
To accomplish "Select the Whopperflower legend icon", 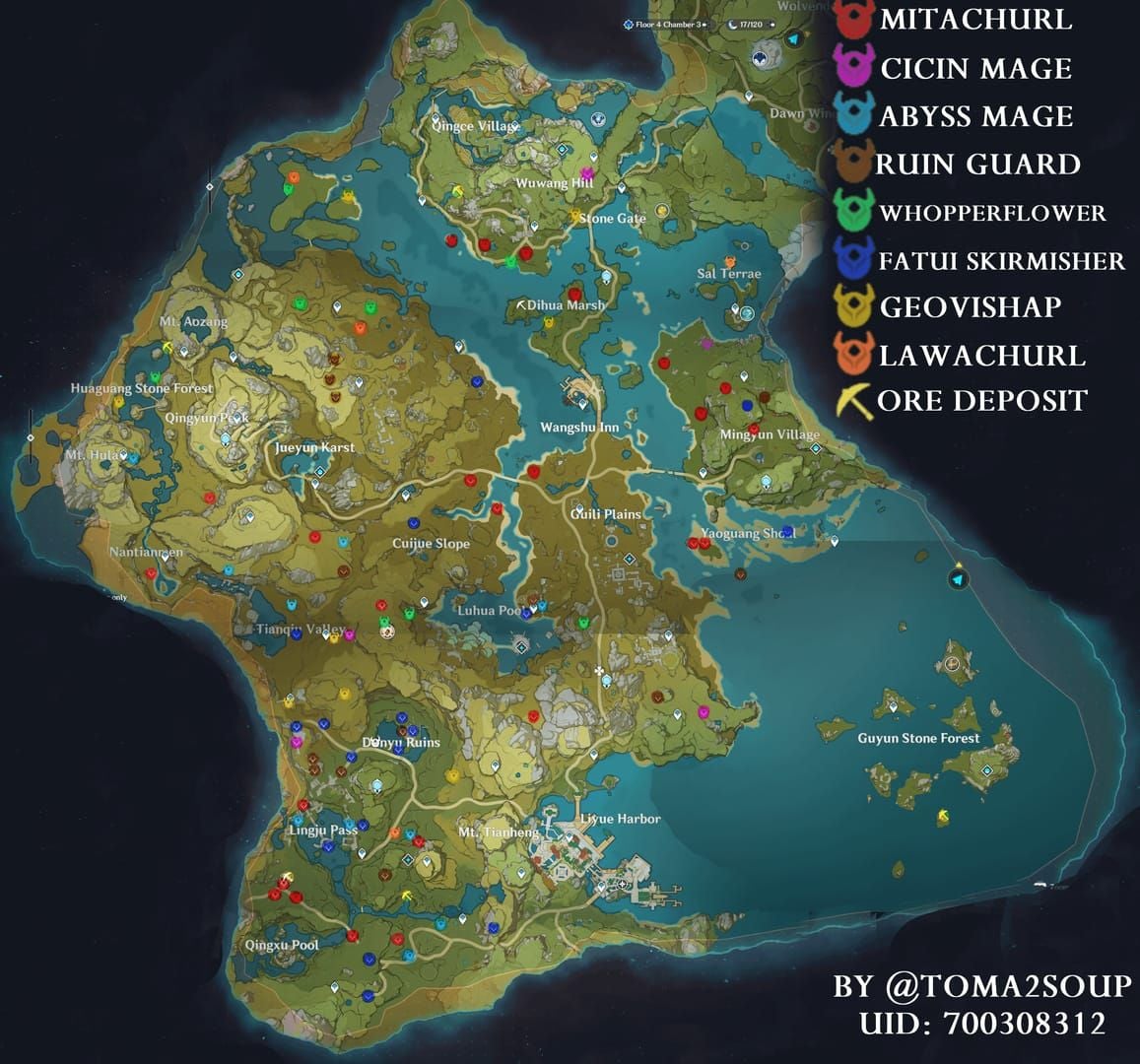I will (x=854, y=210).
